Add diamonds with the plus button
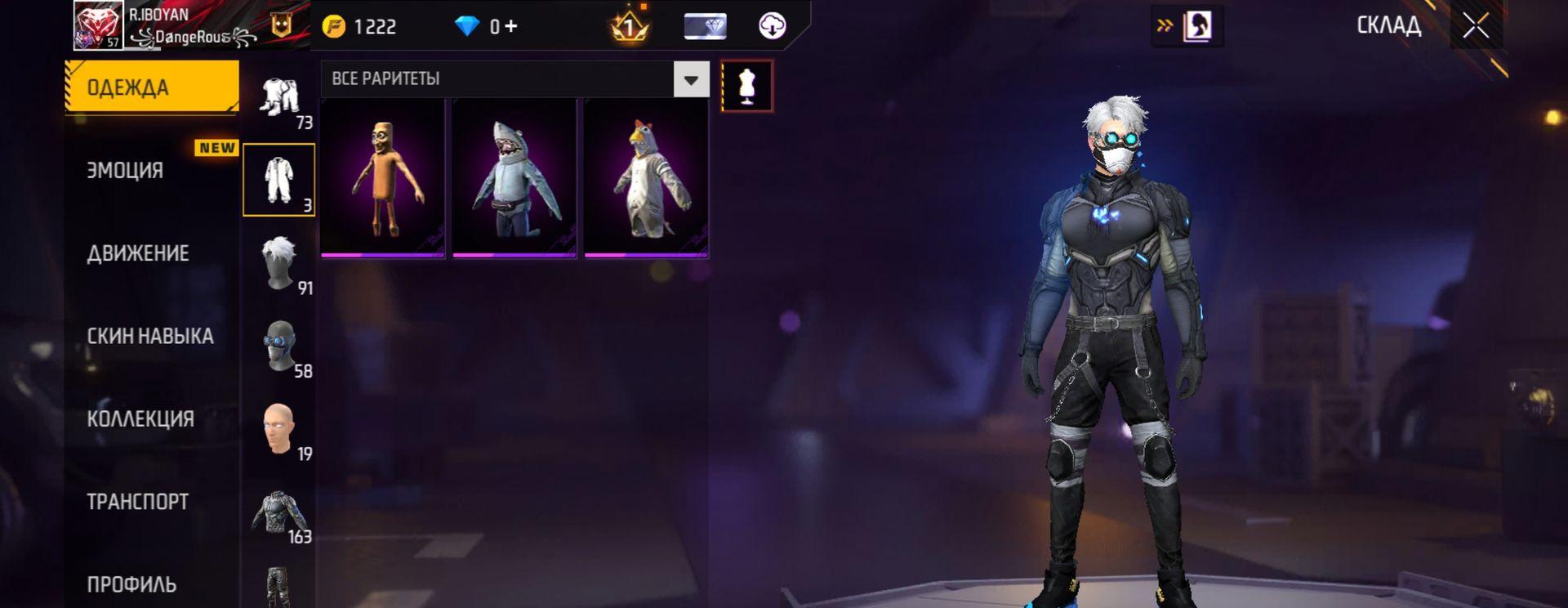Screen dimensions: 1568x608 pos(511,26)
